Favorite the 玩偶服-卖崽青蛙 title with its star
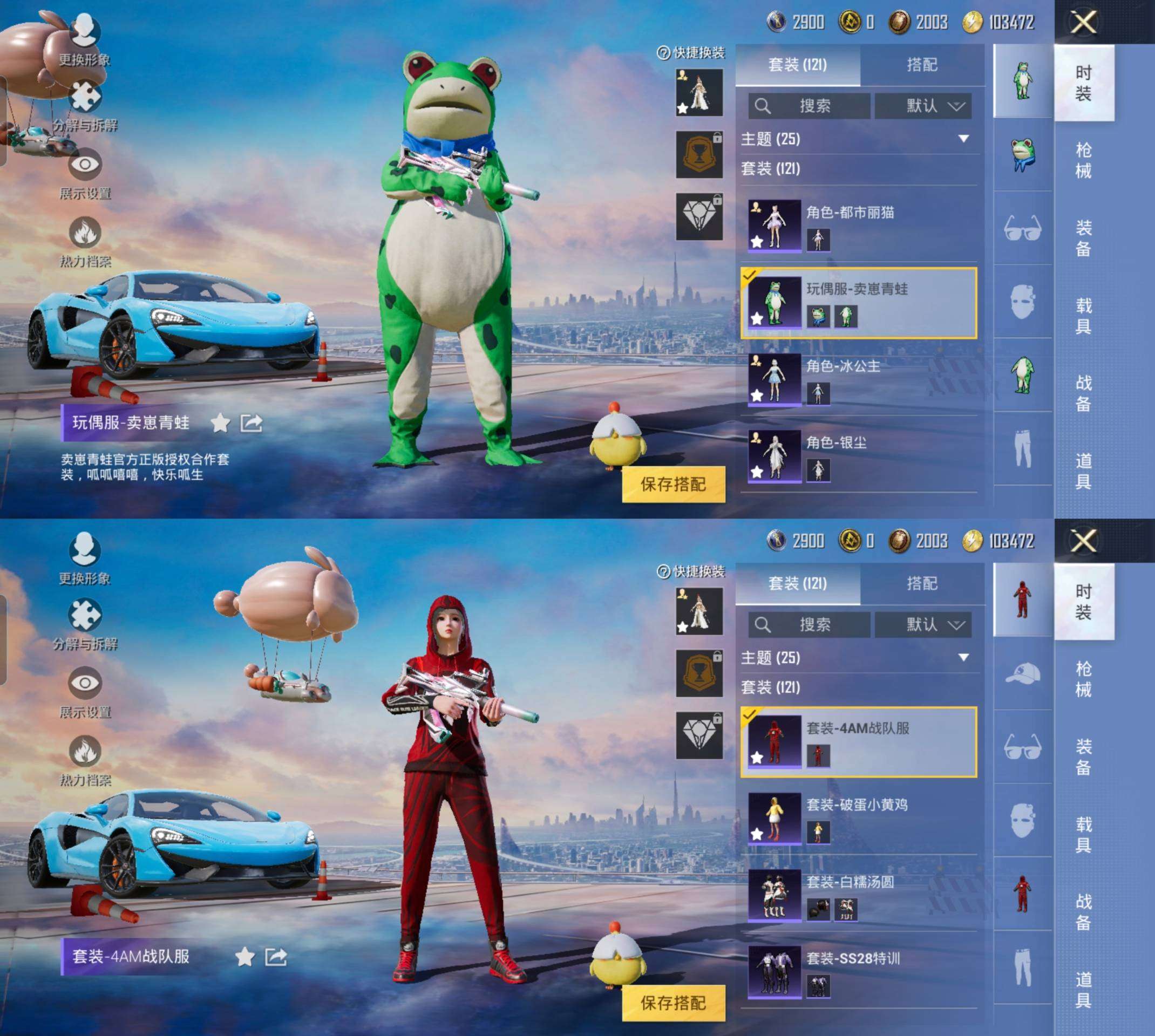The height and width of the screenshot is (1036, 1155). tap(220, 423)
